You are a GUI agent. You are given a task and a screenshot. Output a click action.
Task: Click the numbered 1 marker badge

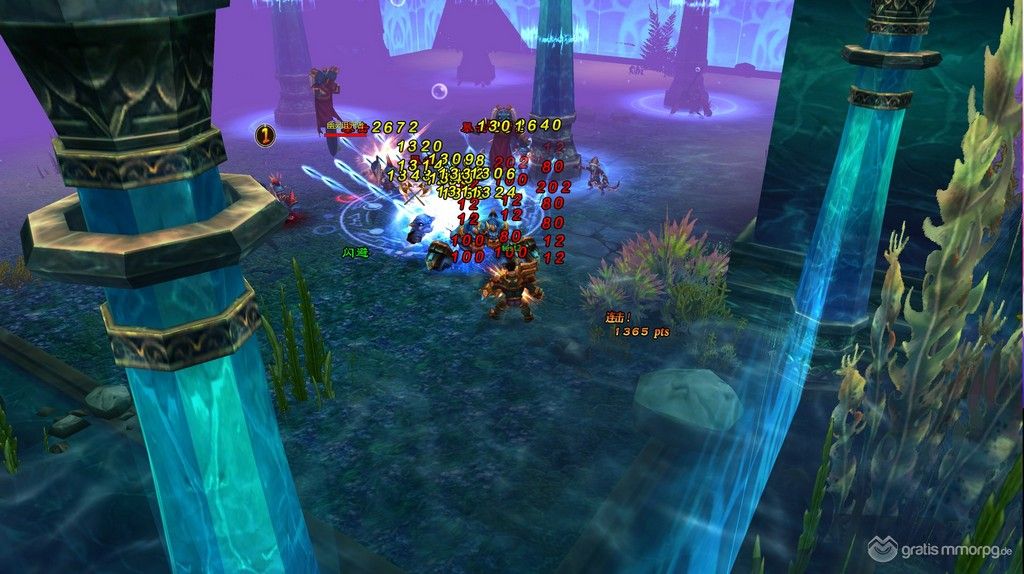(x=265, y=135)
